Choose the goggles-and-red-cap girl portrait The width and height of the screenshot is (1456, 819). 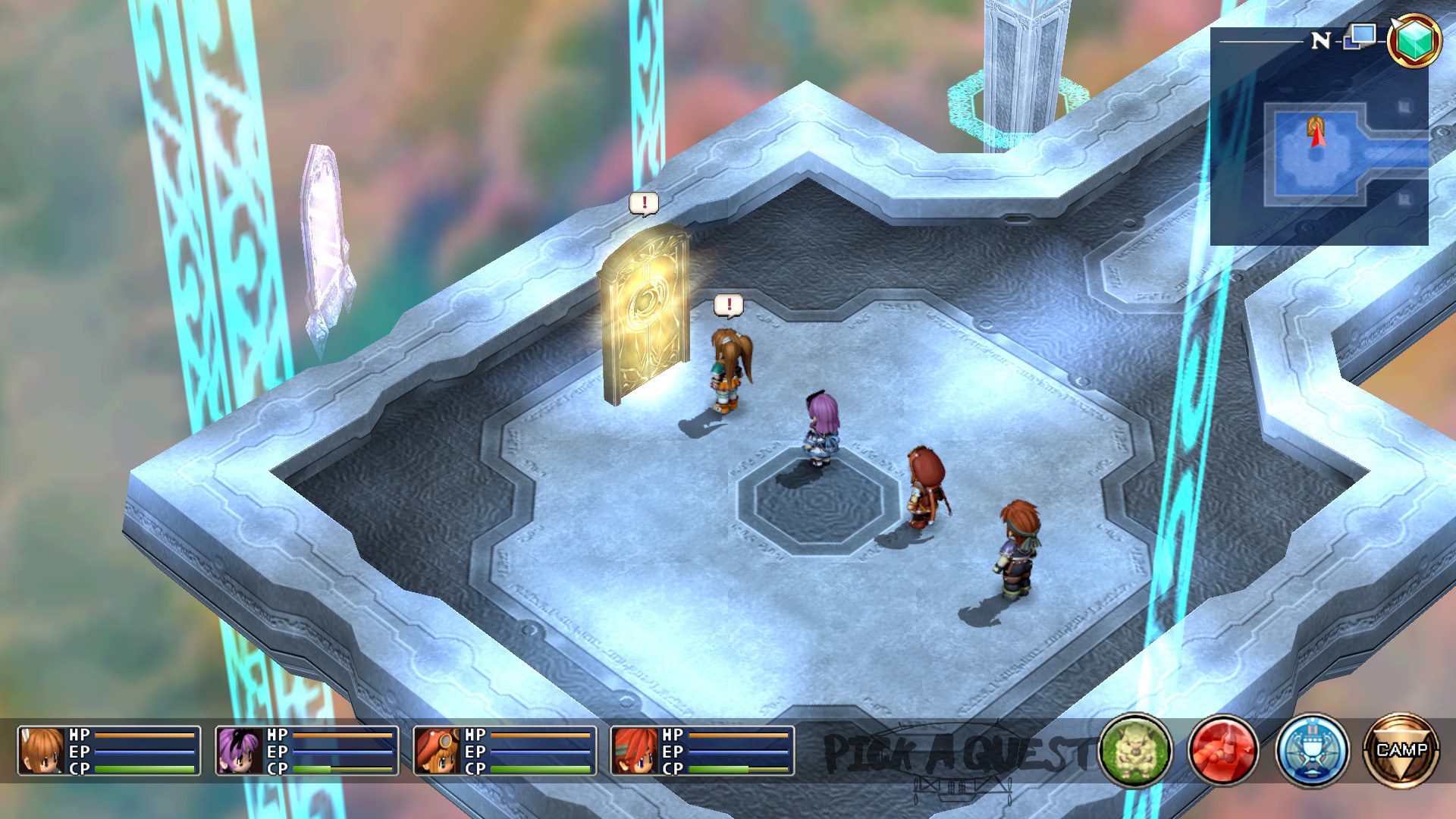pyautogui.click(x=438, y=751)
